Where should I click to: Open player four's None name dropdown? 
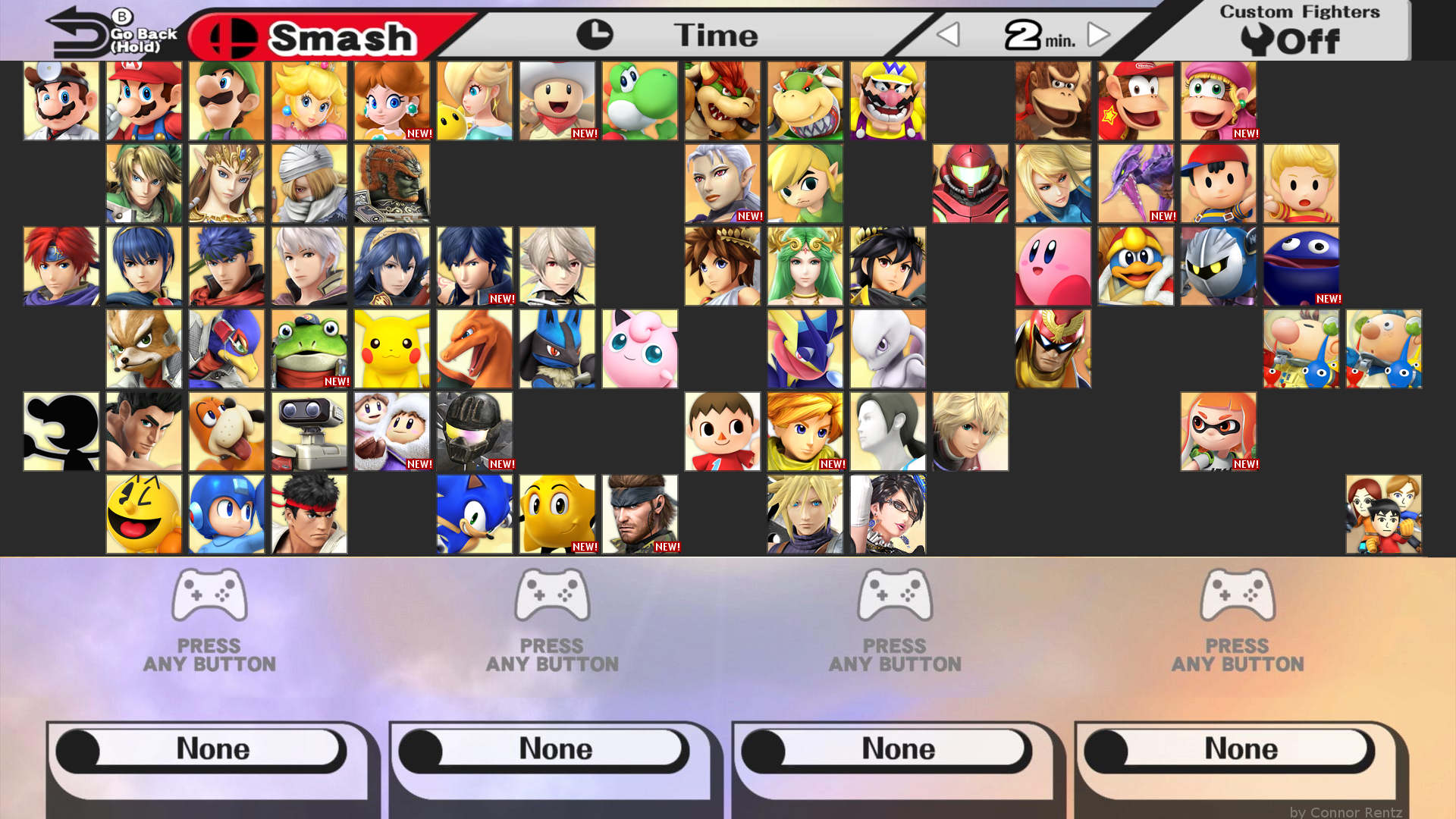1238,748
